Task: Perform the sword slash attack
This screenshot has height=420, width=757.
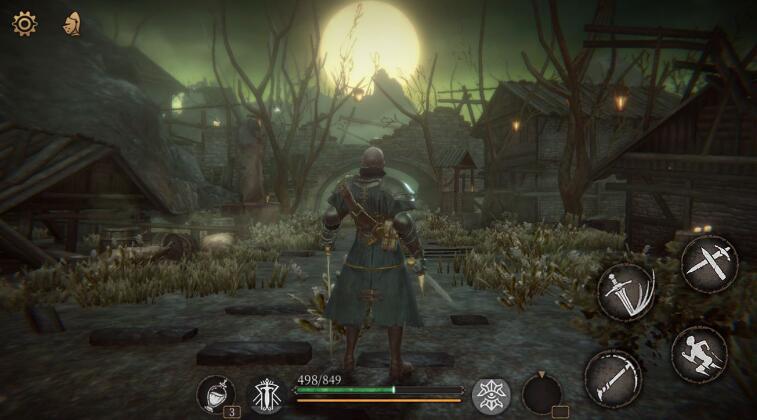Action: click(x=625, y=292)
